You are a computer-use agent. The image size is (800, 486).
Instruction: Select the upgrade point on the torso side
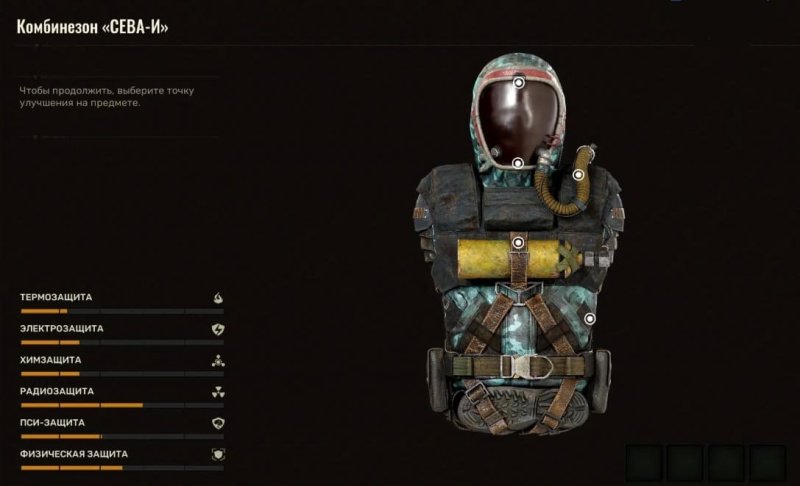click(590, 319)
